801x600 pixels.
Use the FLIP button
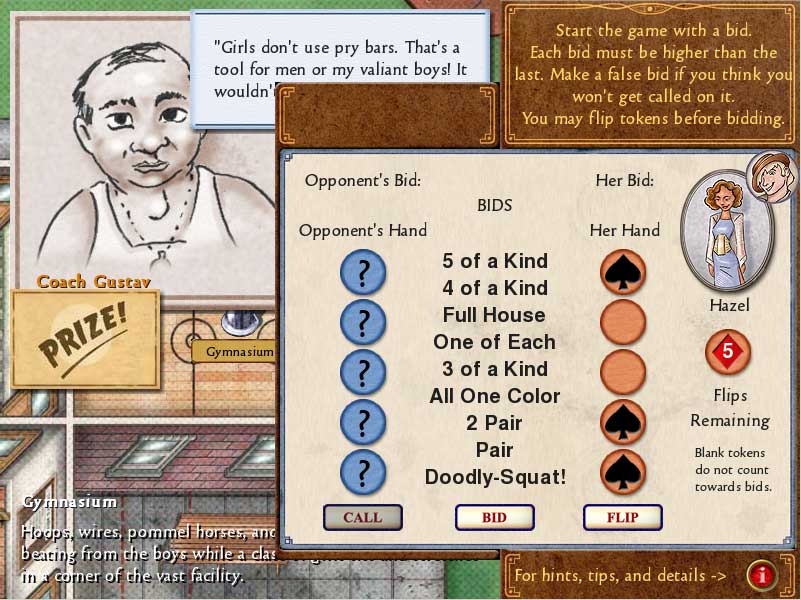[x=622, y=517]
